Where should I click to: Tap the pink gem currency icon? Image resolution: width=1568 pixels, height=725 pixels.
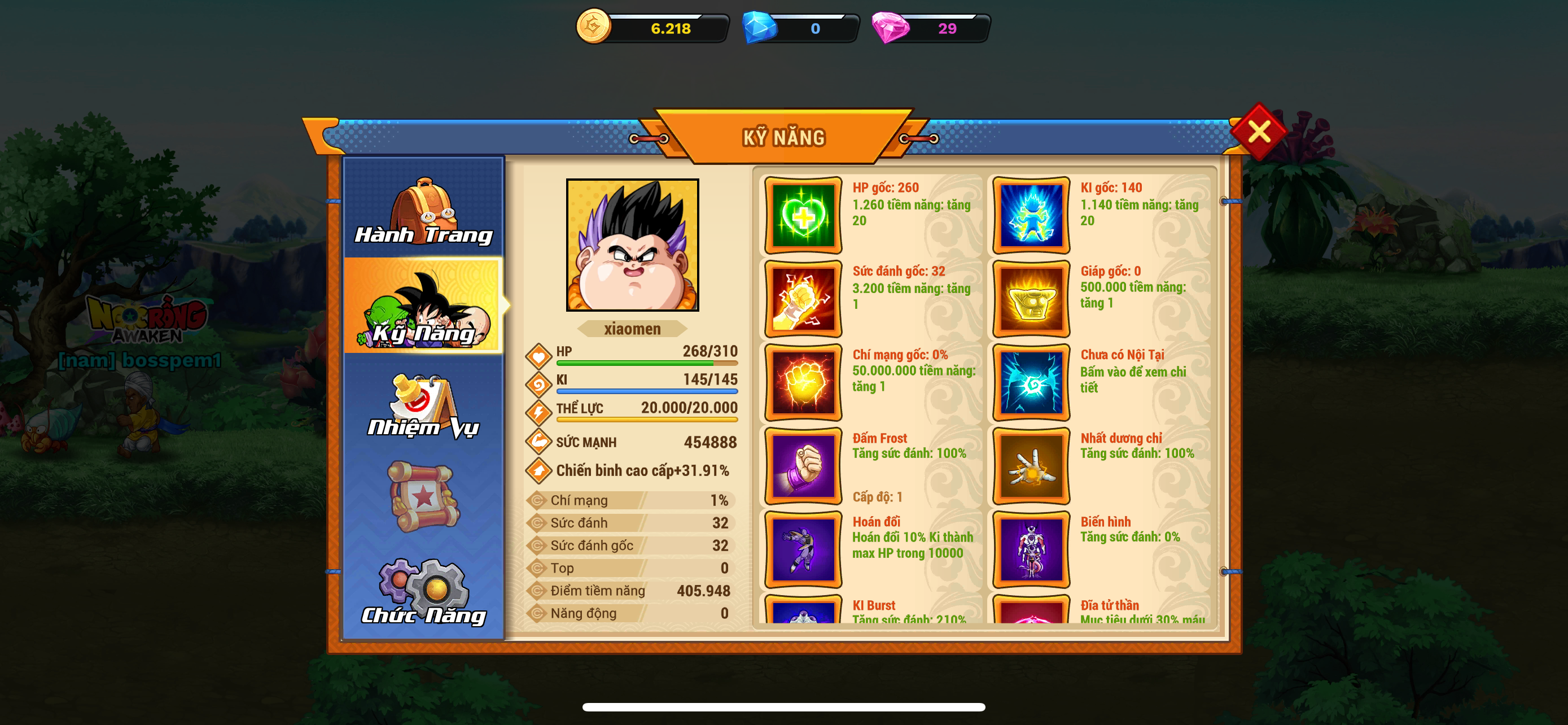coord(890,28)
